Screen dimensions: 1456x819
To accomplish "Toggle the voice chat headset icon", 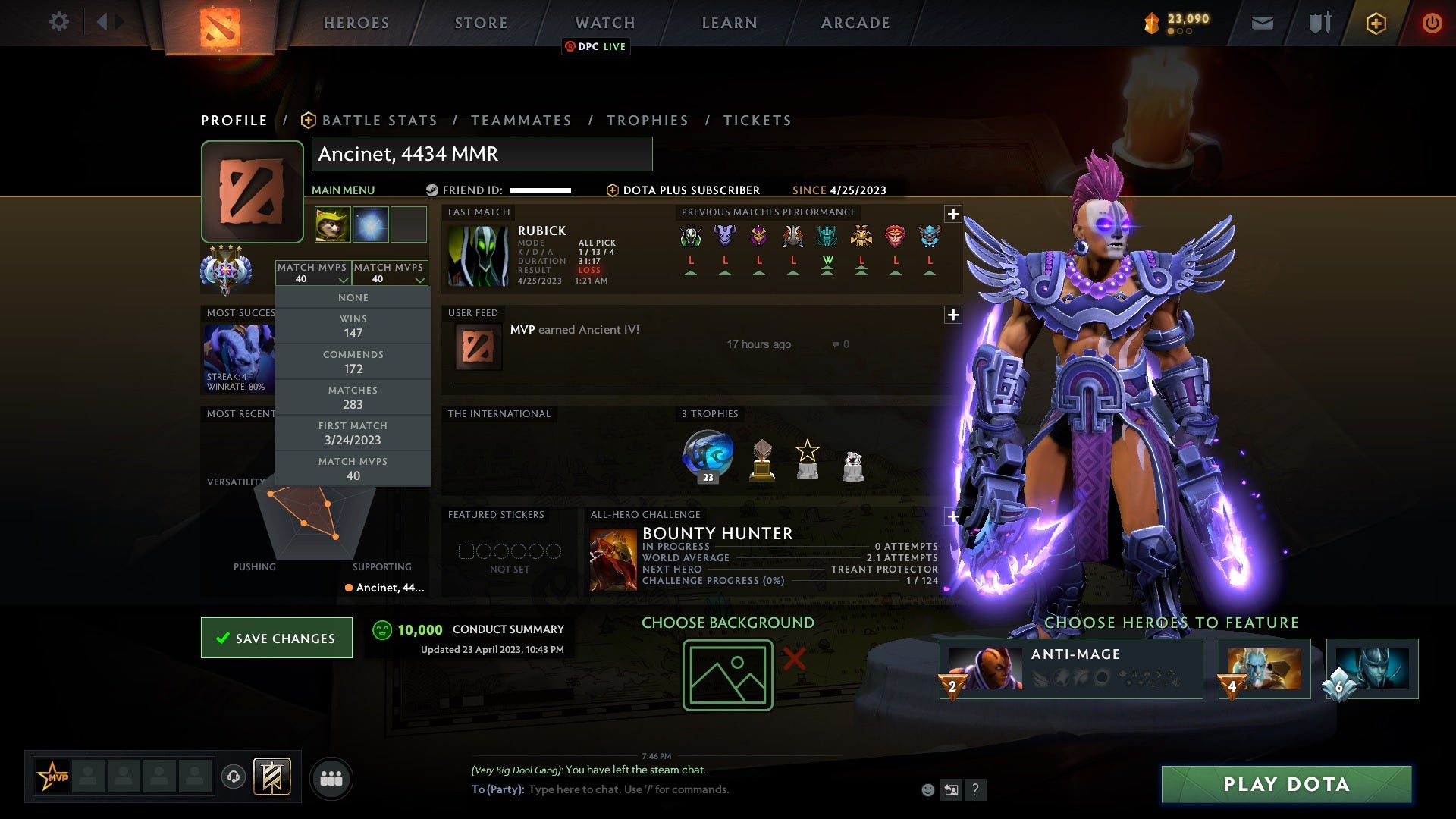I will (233, 777).
